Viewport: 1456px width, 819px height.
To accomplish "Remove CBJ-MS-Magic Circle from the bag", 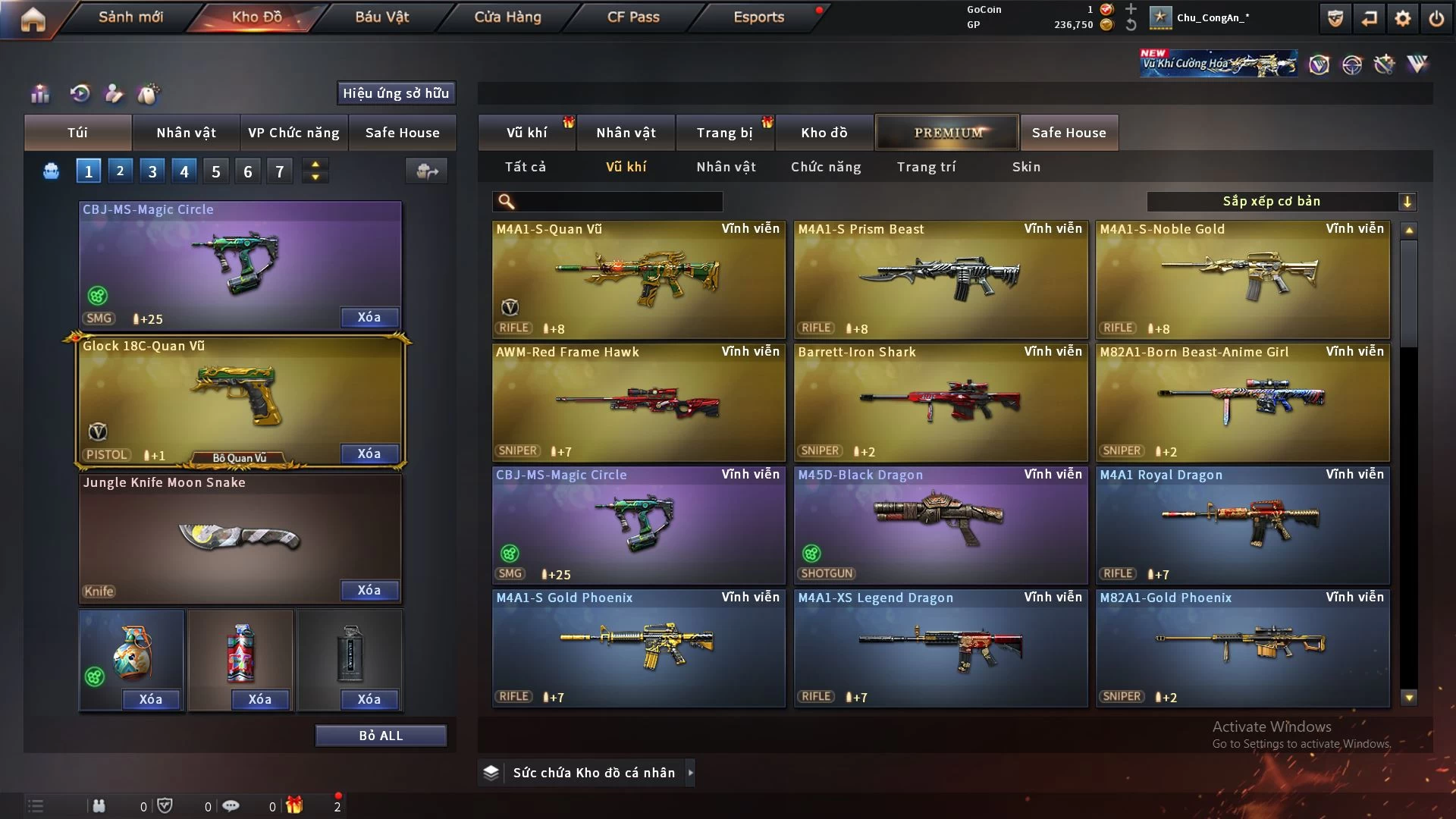I will pos(369,317).
